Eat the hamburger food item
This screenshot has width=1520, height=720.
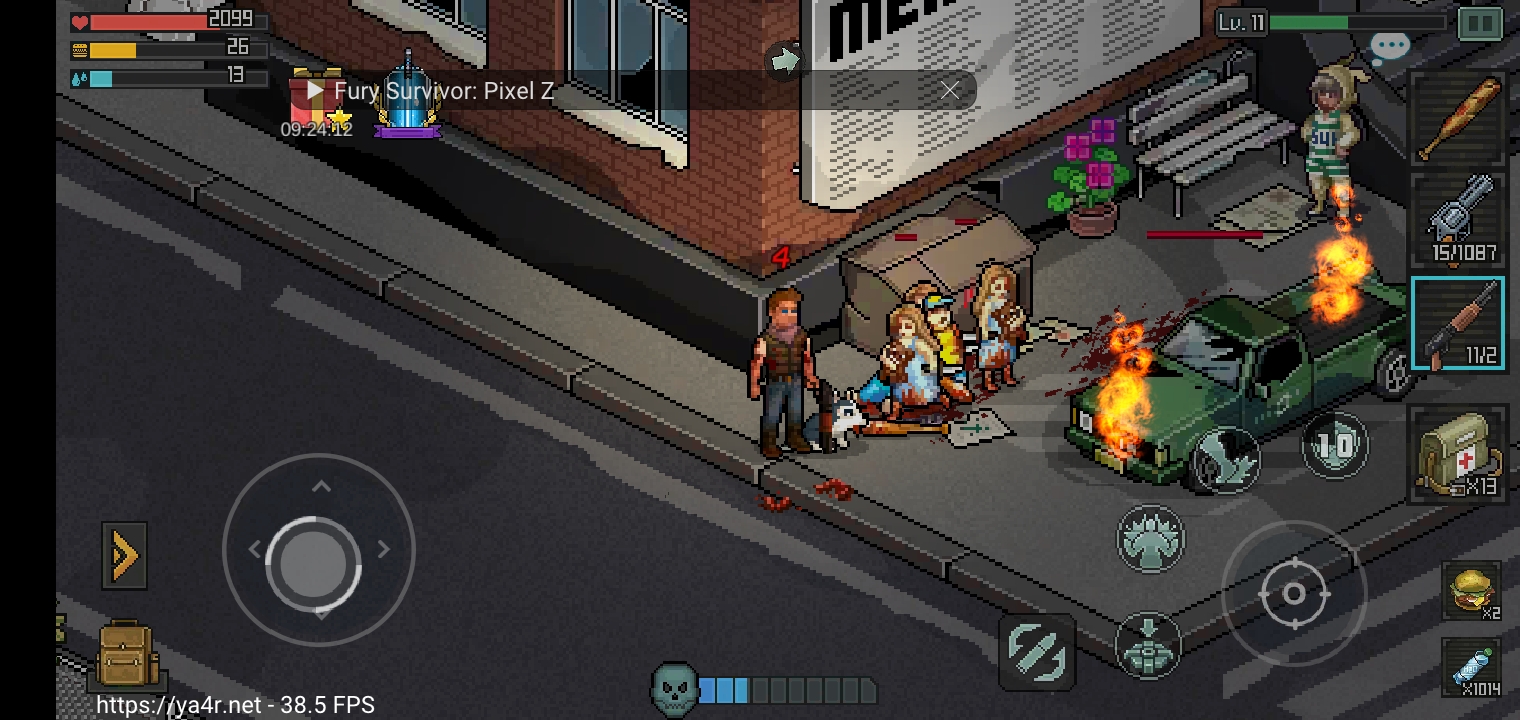(x=1472, y=590)
